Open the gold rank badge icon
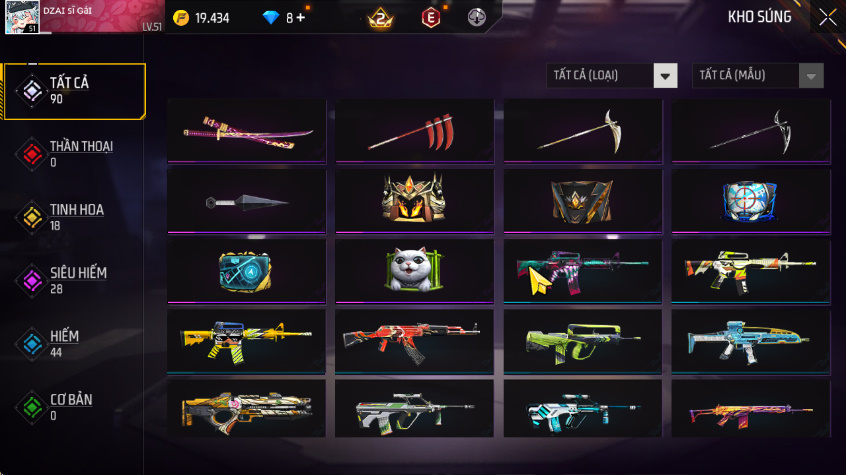 pos(381,18)
